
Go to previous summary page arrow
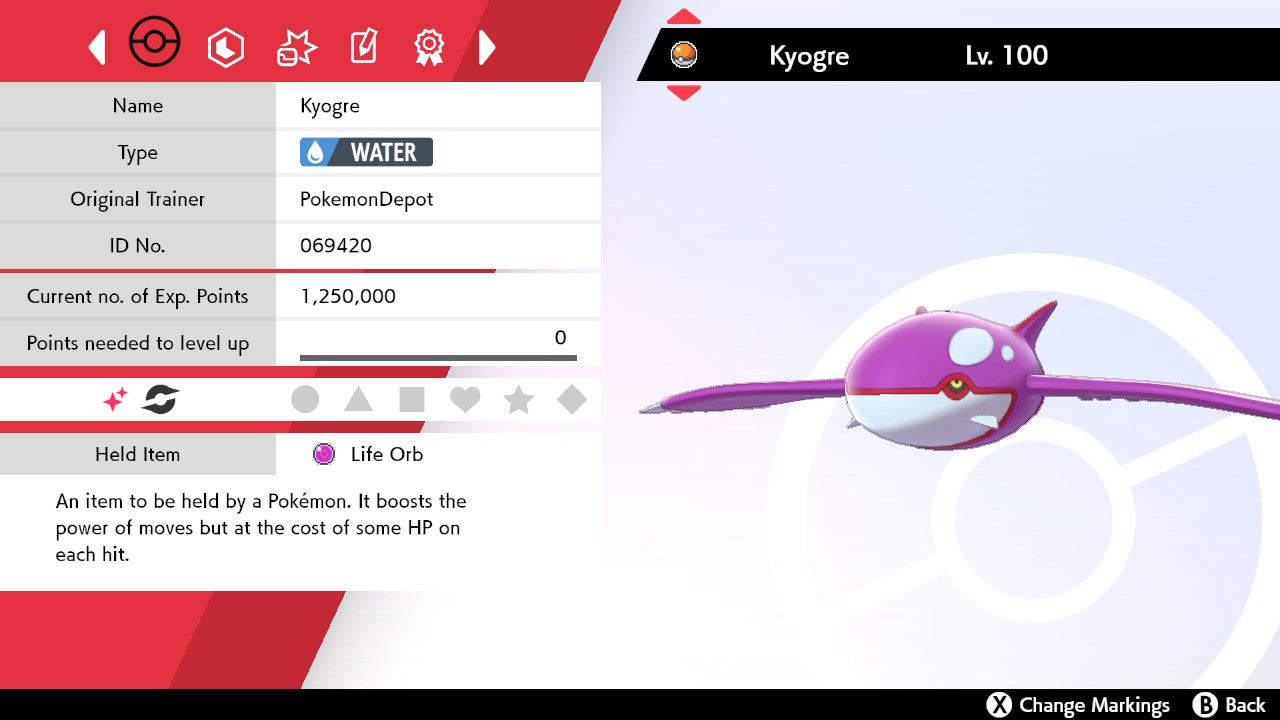point(97,47)
